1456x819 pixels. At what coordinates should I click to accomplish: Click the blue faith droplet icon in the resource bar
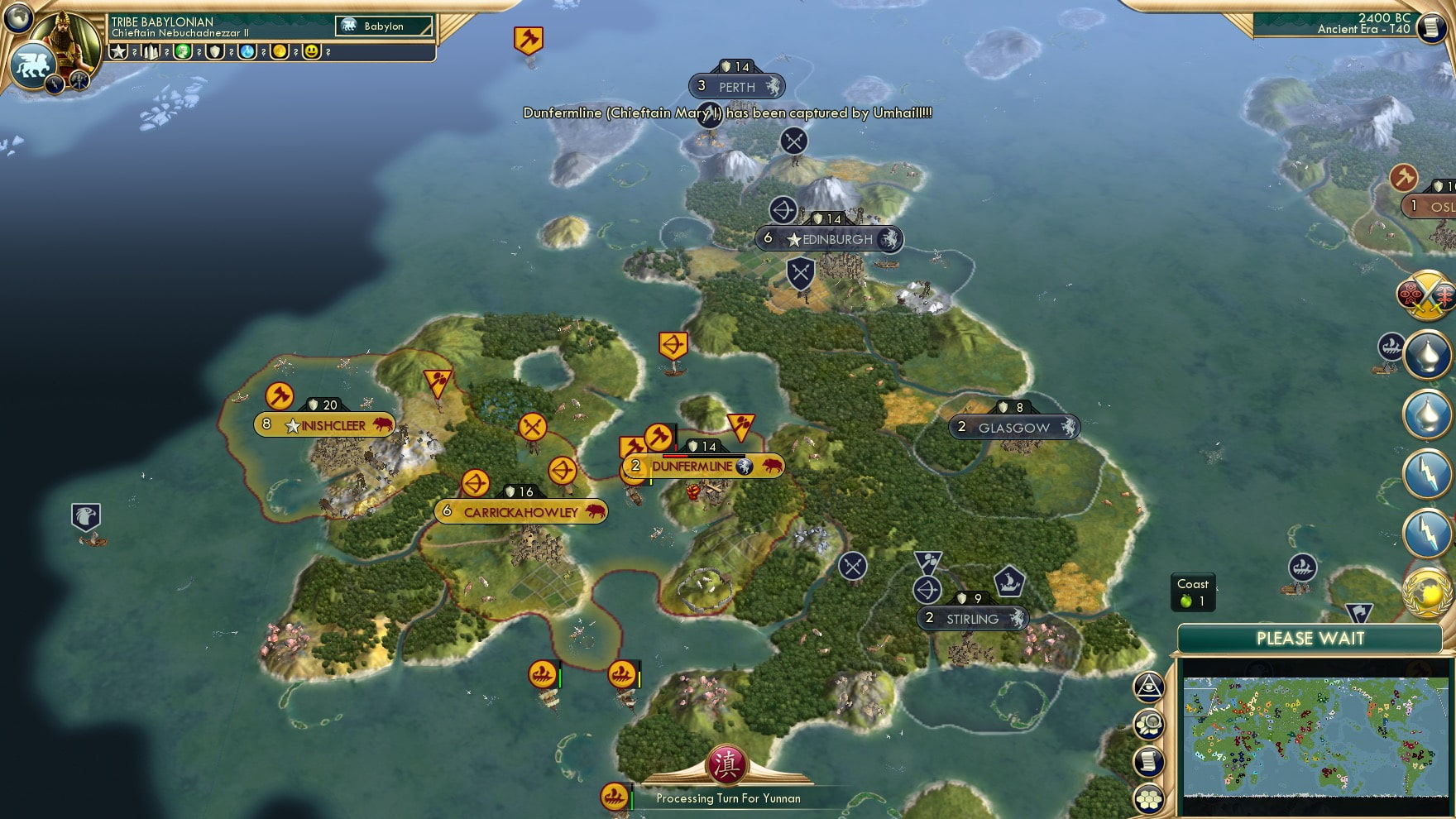[248, 52]
